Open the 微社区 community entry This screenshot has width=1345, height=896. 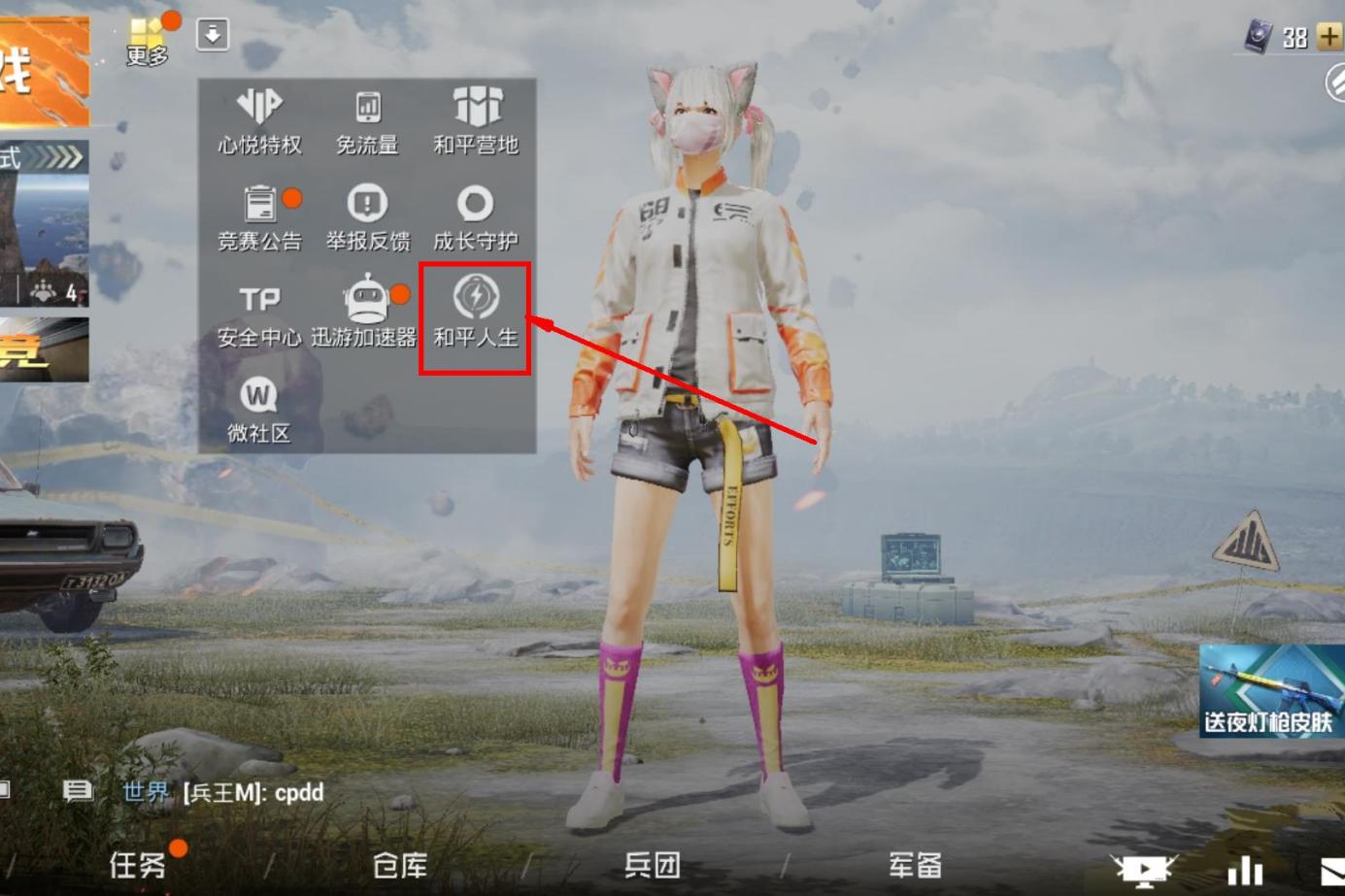(258, 410)
